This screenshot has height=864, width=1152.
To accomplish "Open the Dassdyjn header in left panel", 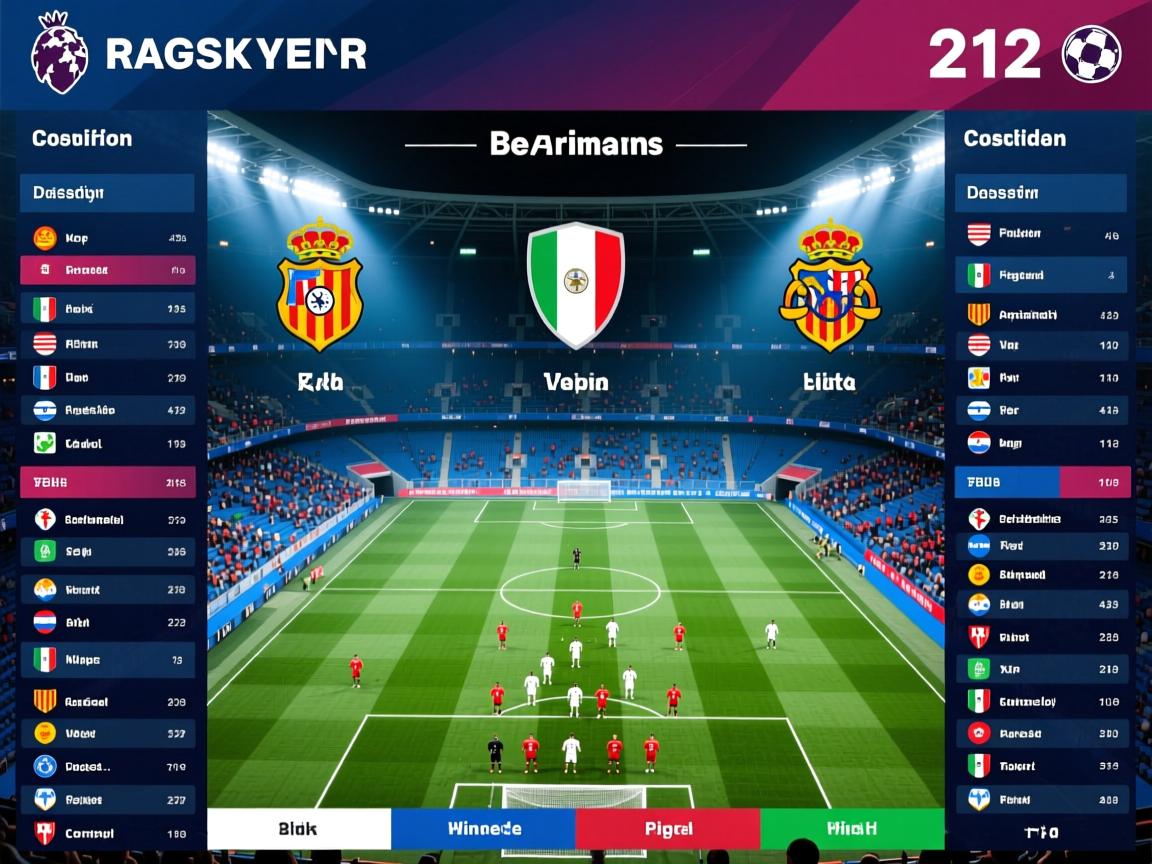I will tap(107, 192).
